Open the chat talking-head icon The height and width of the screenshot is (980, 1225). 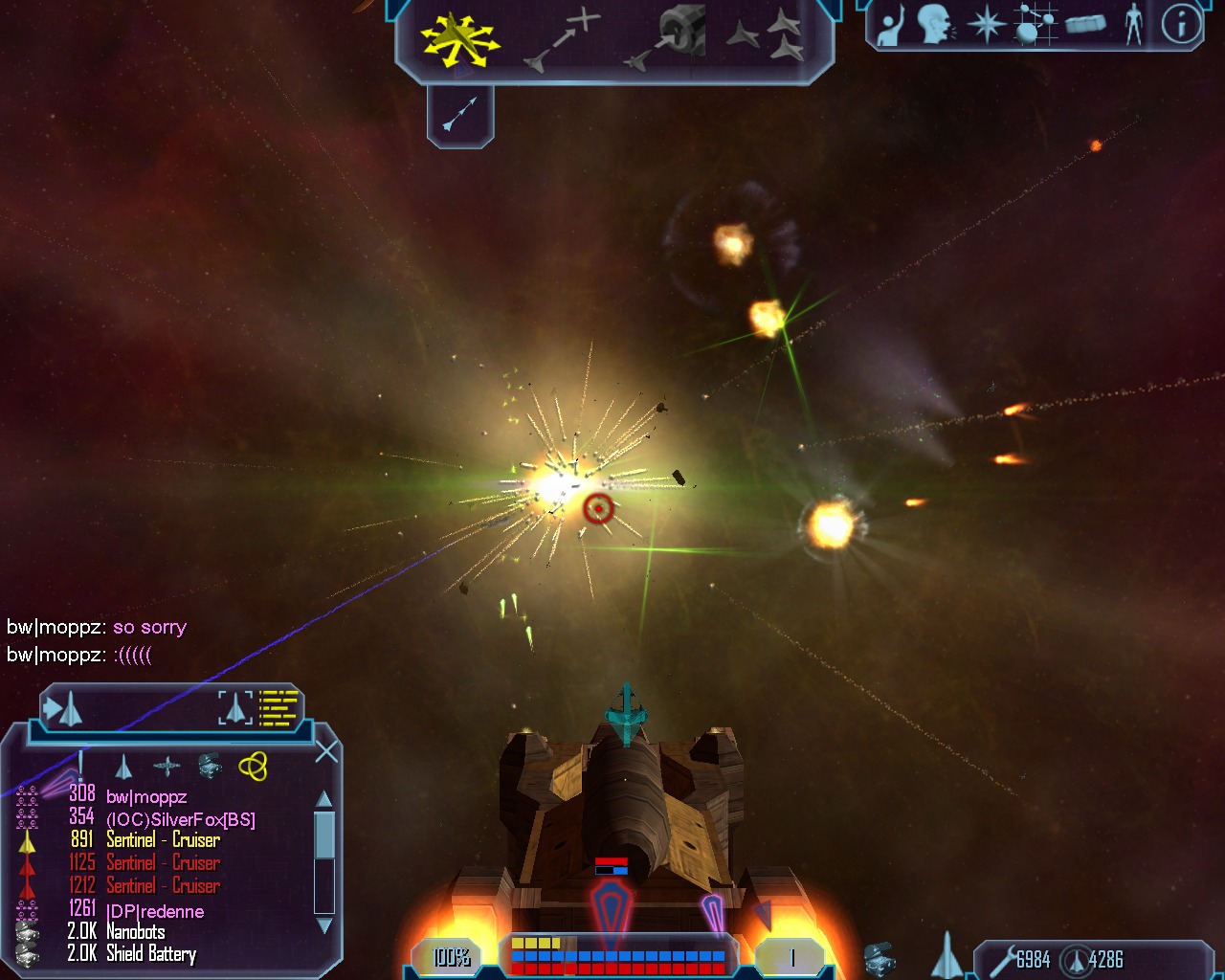click(936, 24)
